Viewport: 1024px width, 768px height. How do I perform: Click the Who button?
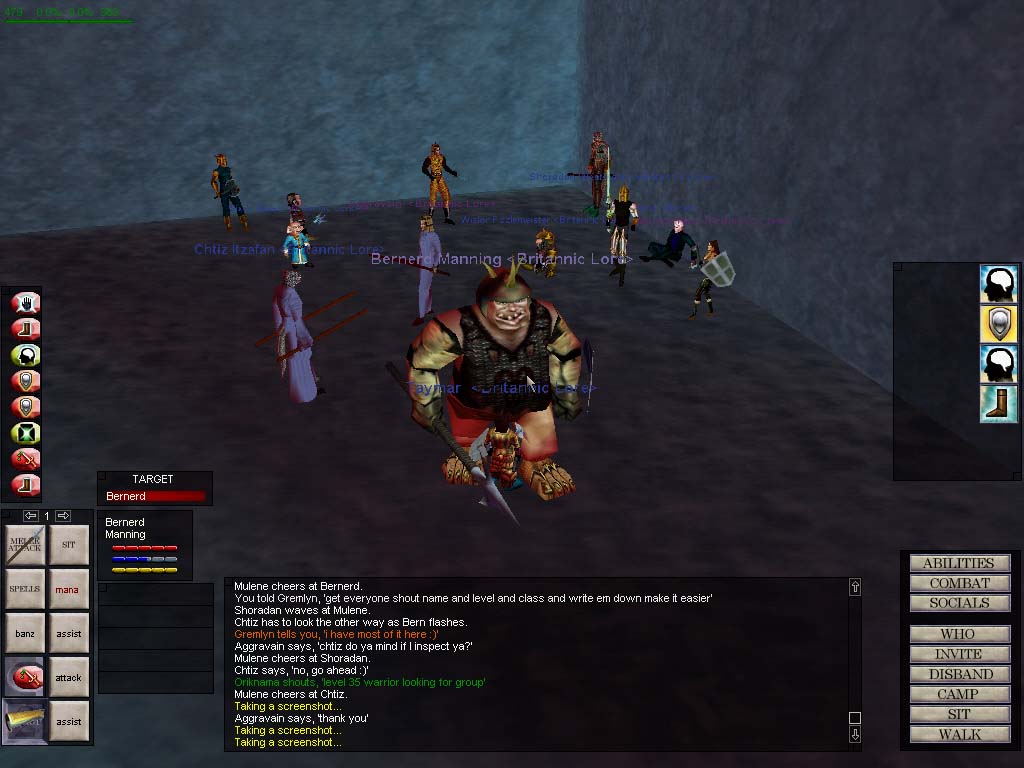(x=959, y=634)
